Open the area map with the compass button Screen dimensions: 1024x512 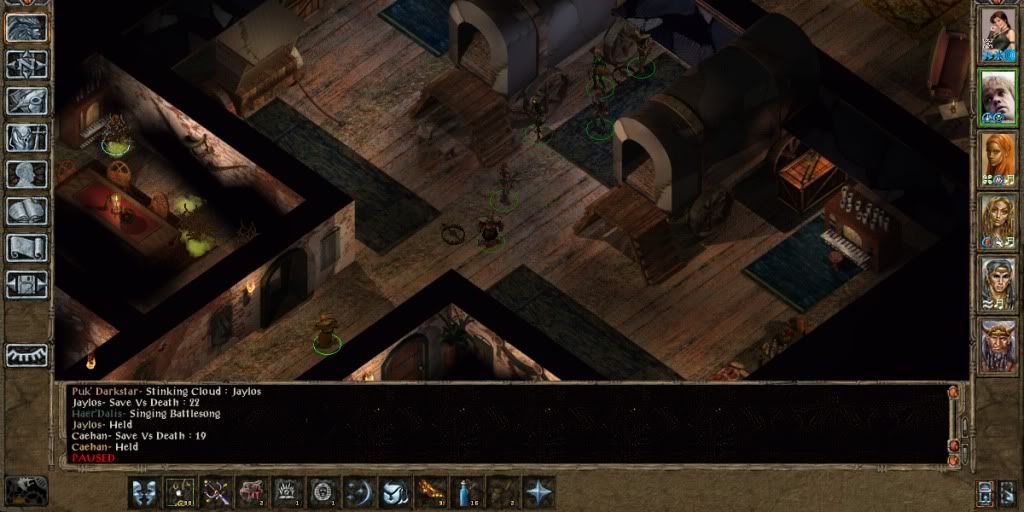click(27, 65)
